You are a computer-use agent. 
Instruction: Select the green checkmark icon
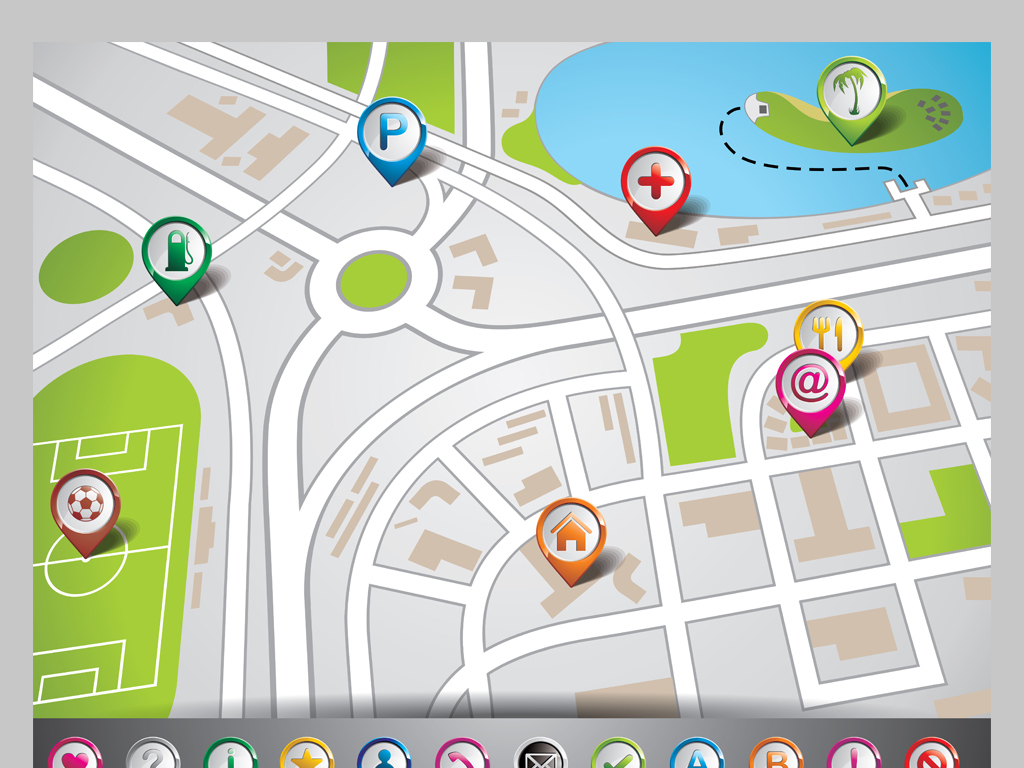619,757
